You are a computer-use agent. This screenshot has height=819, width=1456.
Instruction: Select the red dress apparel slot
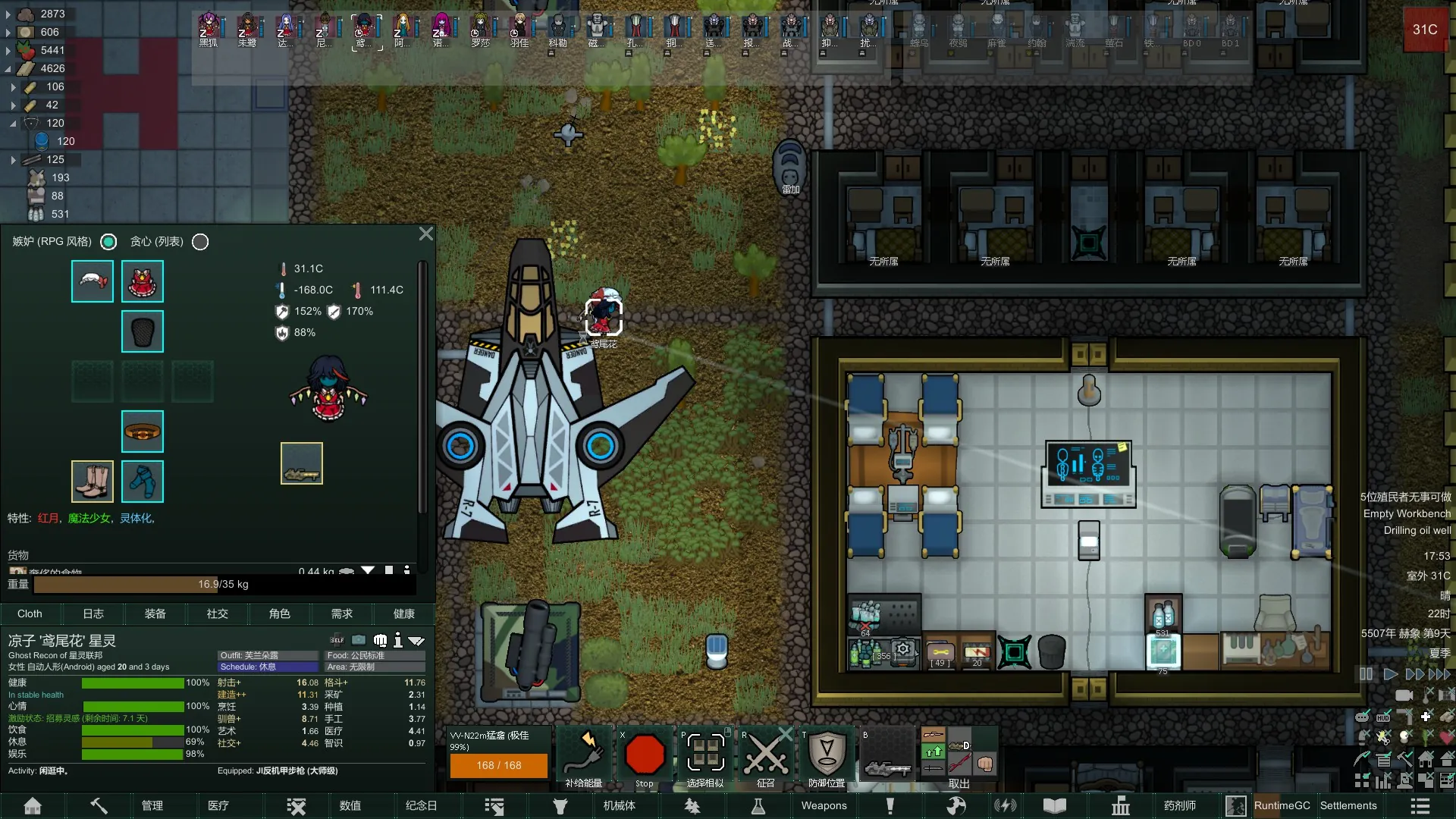(143, 281)
